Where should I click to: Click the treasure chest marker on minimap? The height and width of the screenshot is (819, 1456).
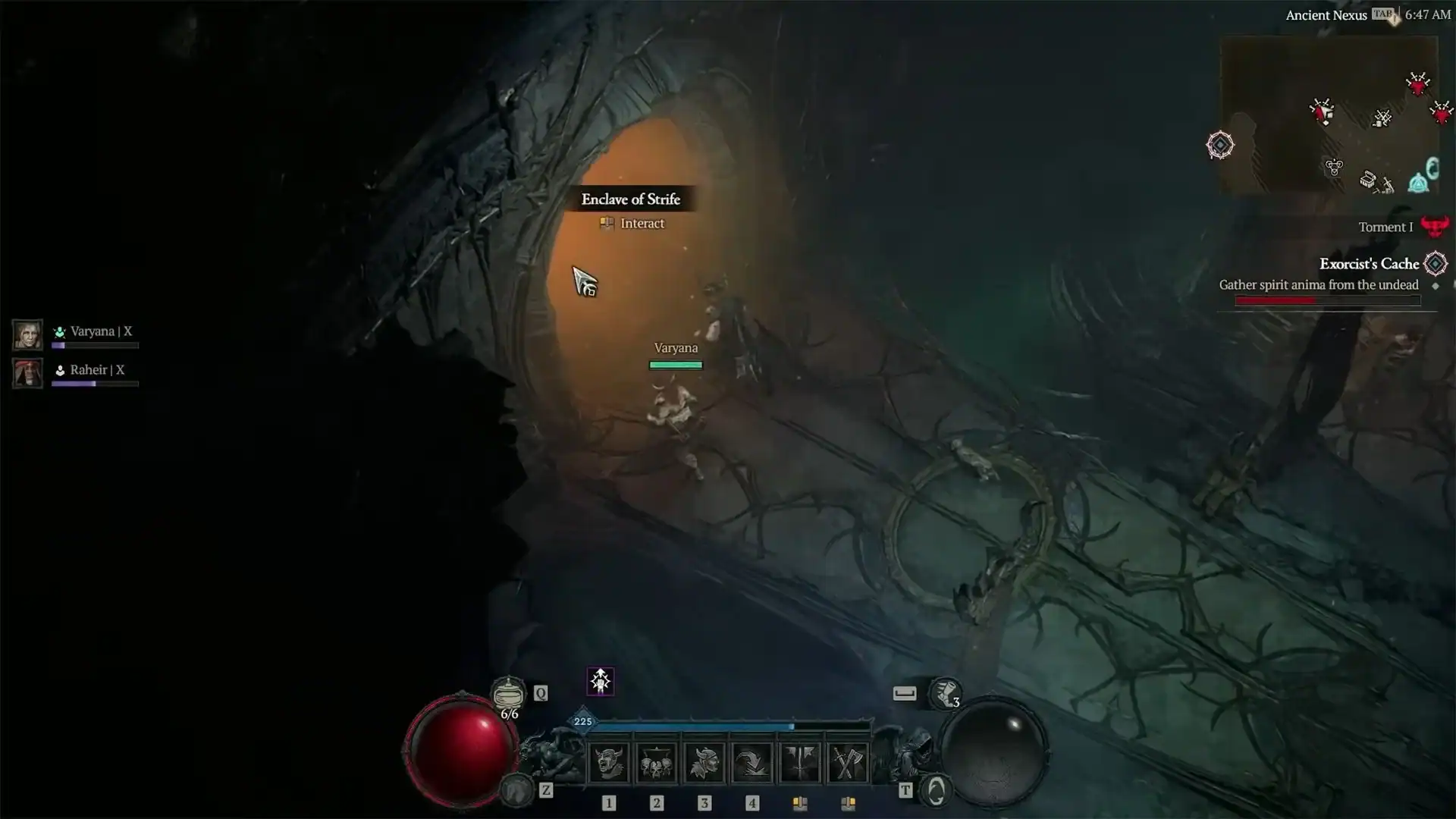tap(1367, 180)
